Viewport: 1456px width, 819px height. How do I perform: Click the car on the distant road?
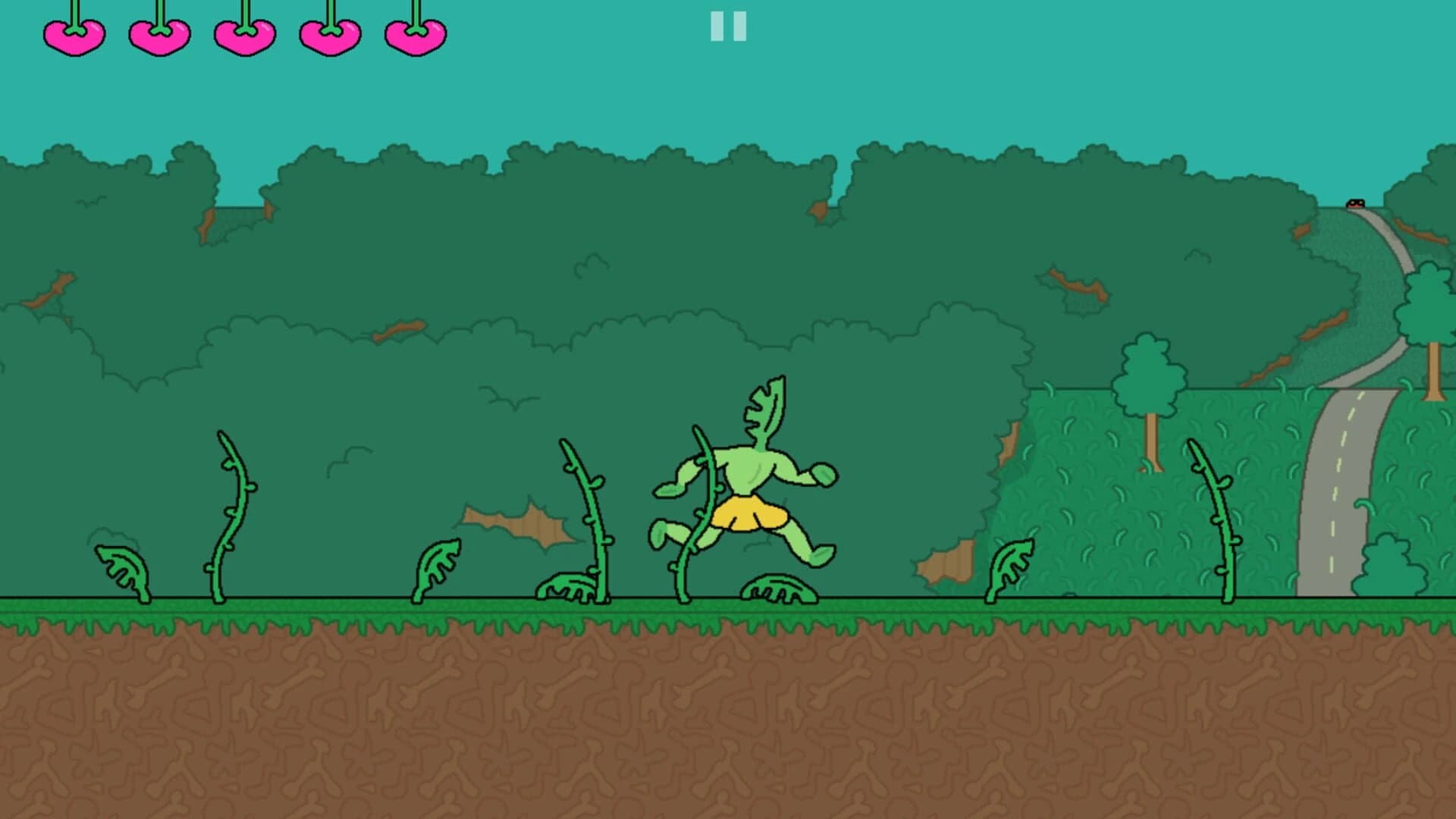pyautogui.click(x=1357, y=203)
